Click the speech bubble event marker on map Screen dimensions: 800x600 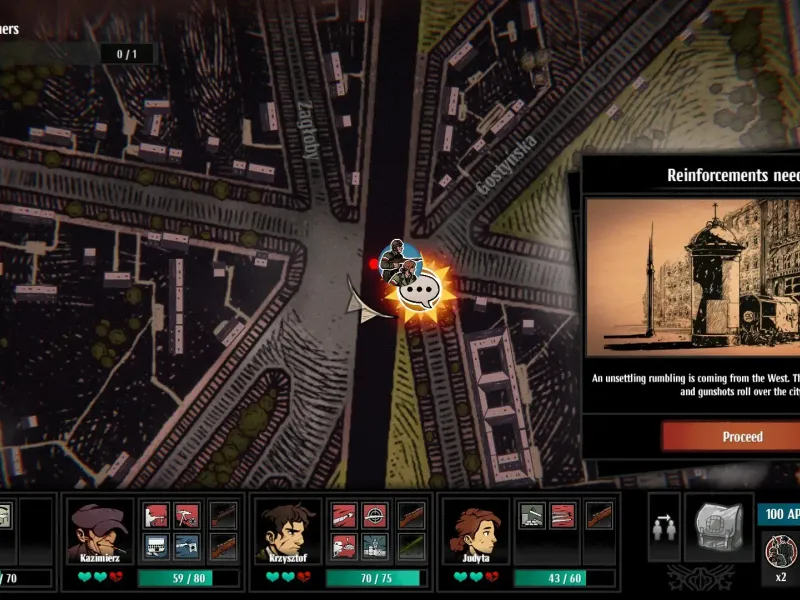[420, 292]
